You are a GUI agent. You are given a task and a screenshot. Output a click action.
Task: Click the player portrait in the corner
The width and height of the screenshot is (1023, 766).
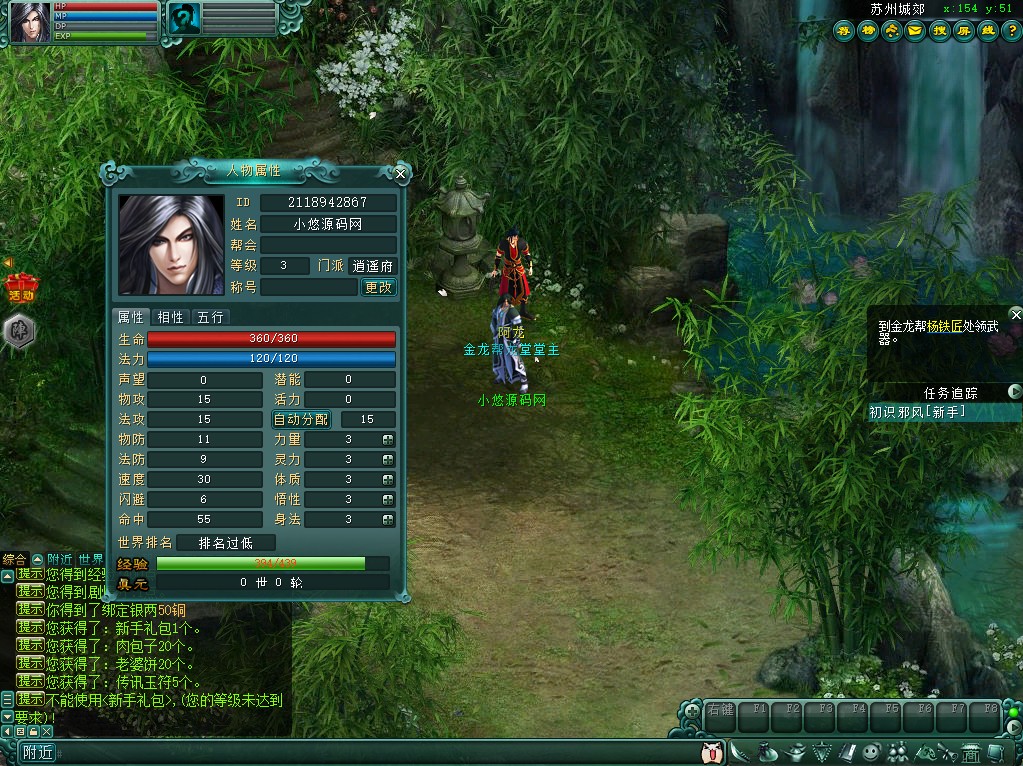tap(30, 22)
